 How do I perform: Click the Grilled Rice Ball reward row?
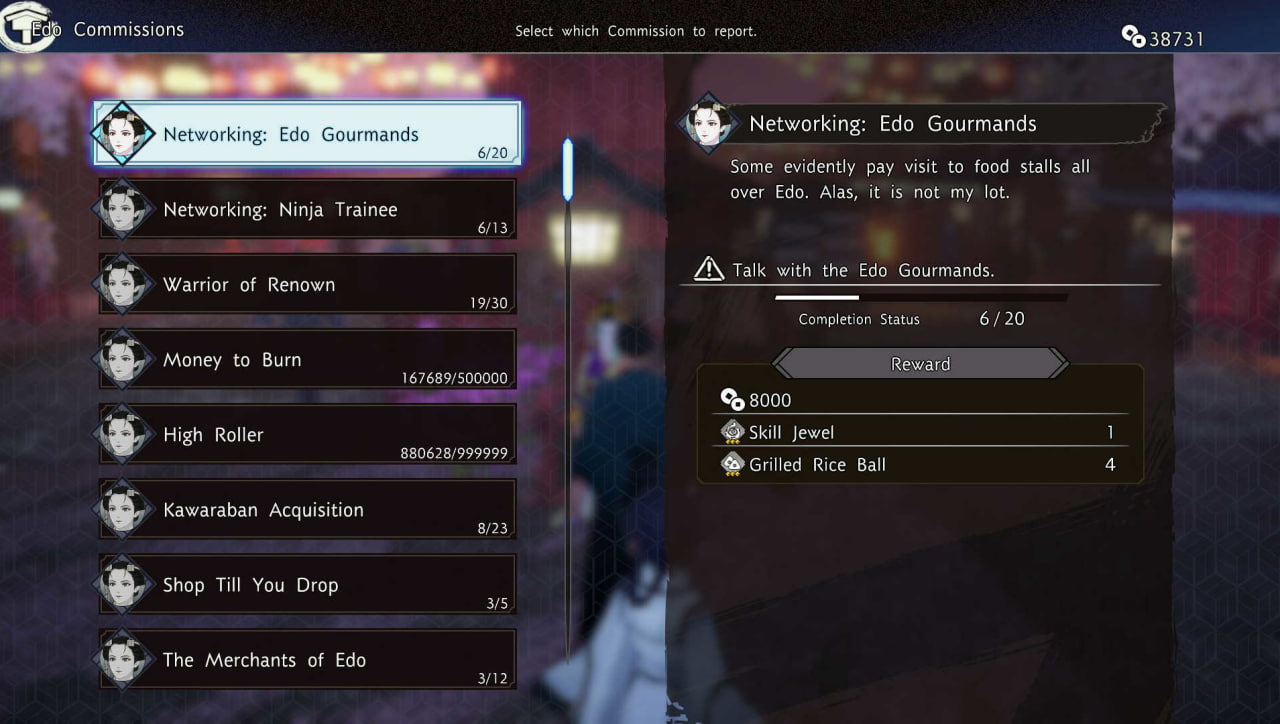coord(918,464)
